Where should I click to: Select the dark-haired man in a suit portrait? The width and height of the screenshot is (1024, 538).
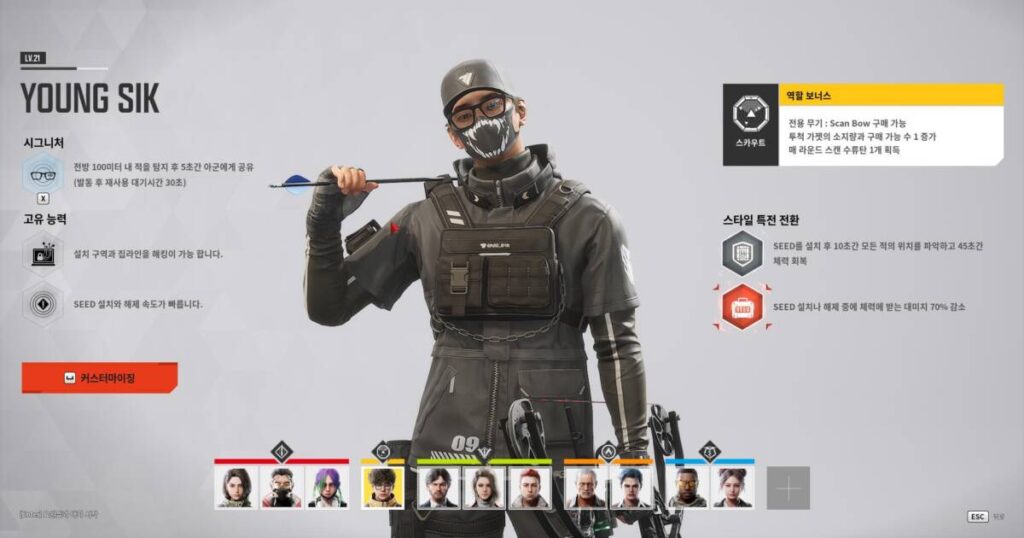pos(437,488)
